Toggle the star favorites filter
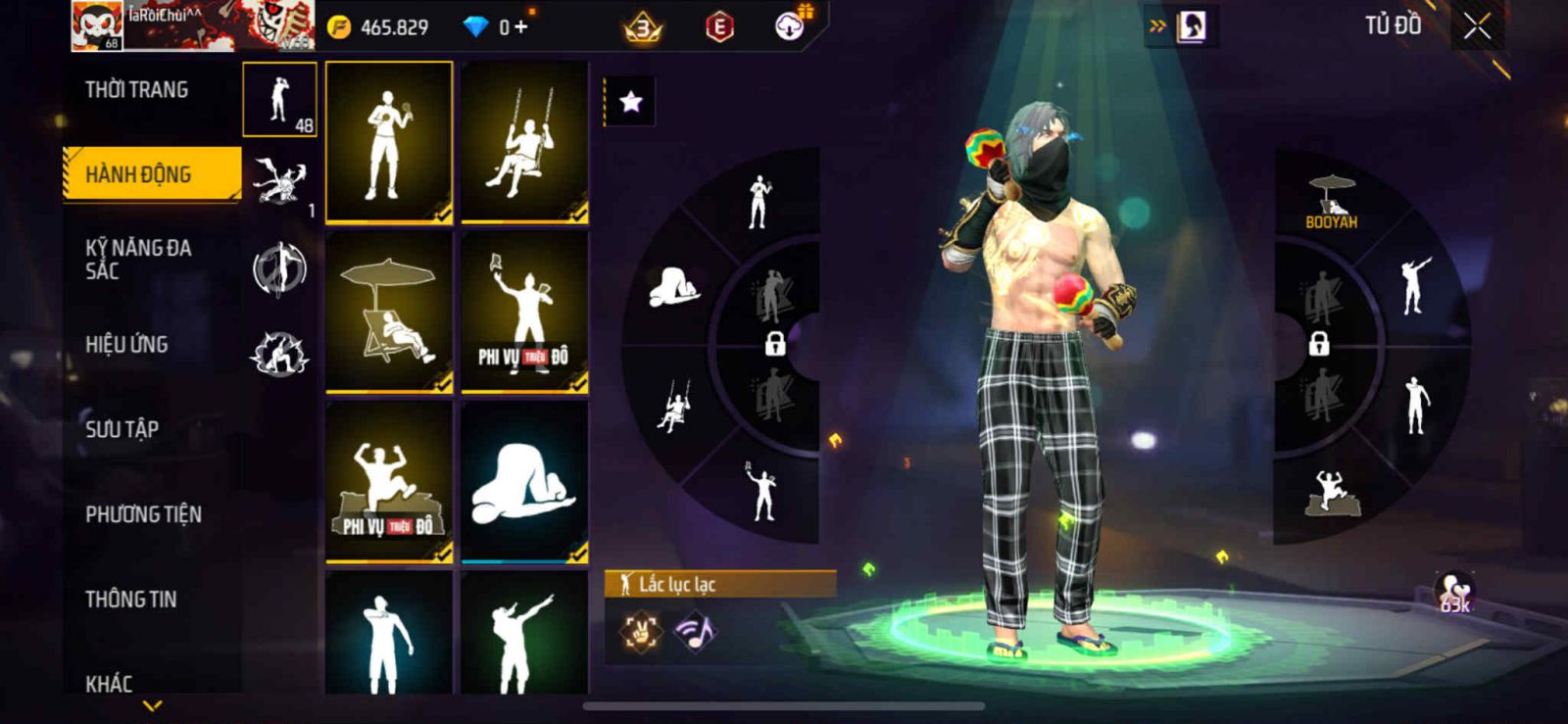The image size is (1568, 724). click(x=630, y=101)
